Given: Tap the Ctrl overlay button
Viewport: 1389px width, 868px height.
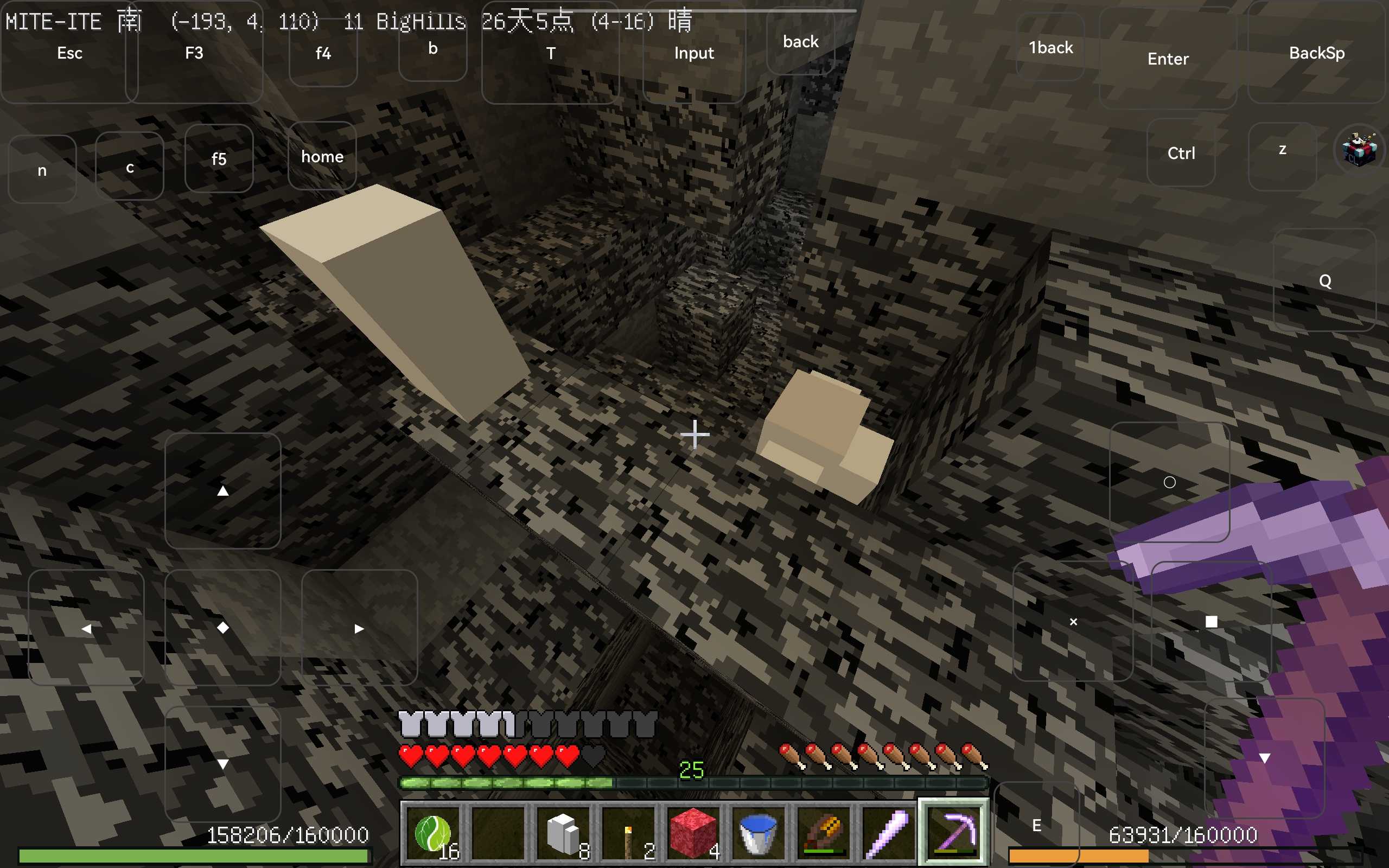Looking at the screenshot, I should [x=1181, y=152].
